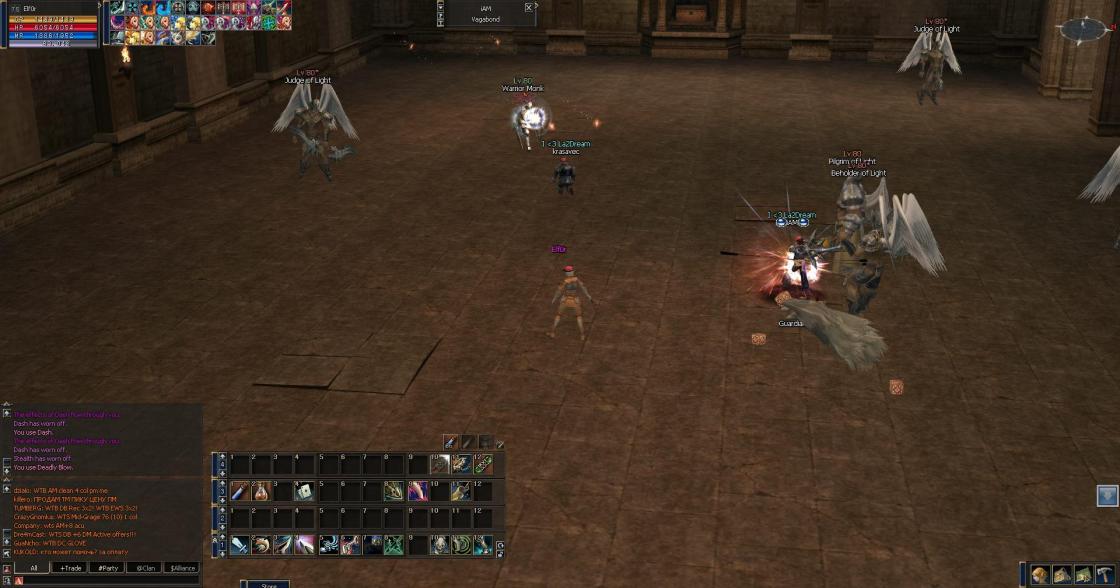Image resolution: width=1120 pixels, height=588 pixels.
Task: Close the IAM target window
Action: click(529, 7)
